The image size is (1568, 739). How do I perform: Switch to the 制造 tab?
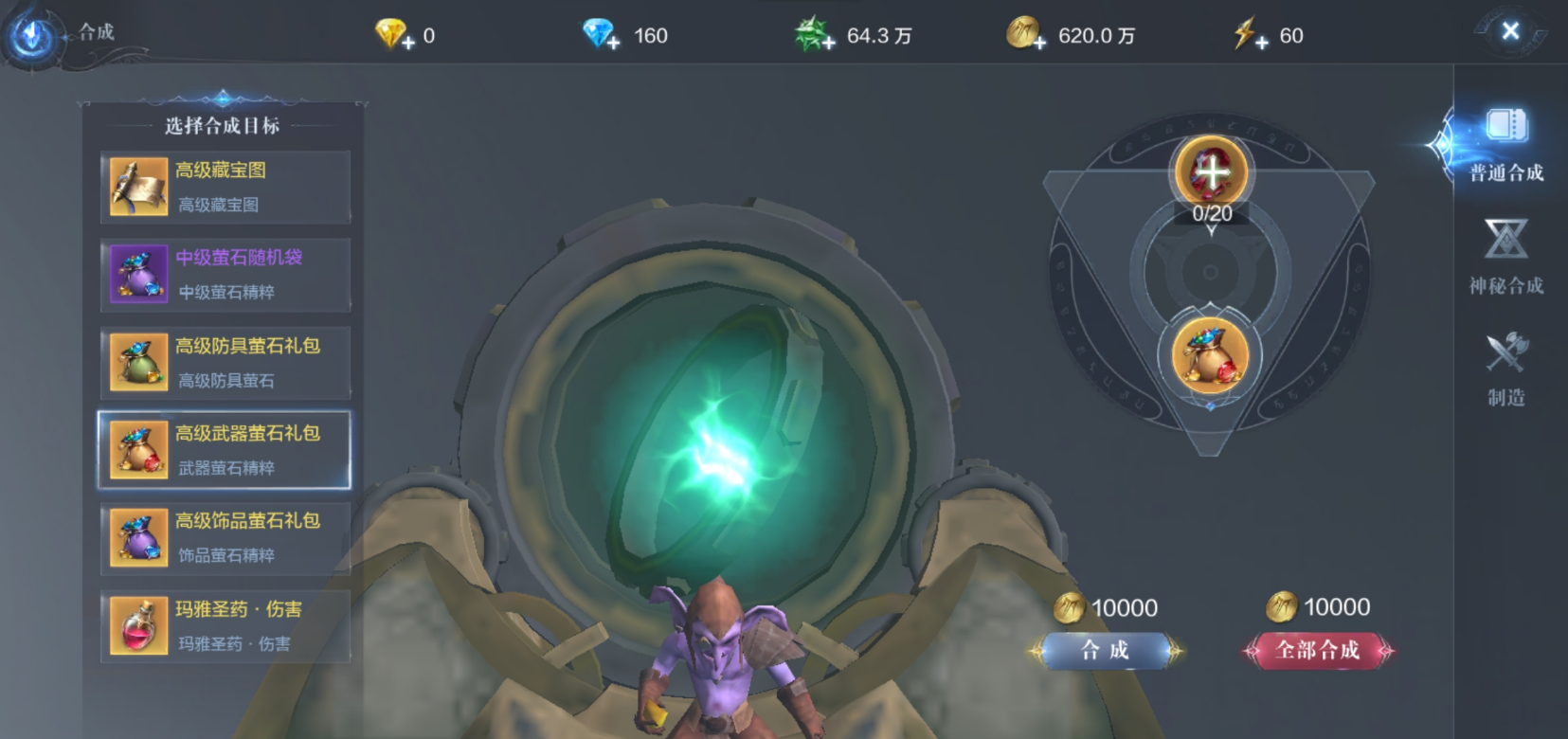pos(1505,369)
